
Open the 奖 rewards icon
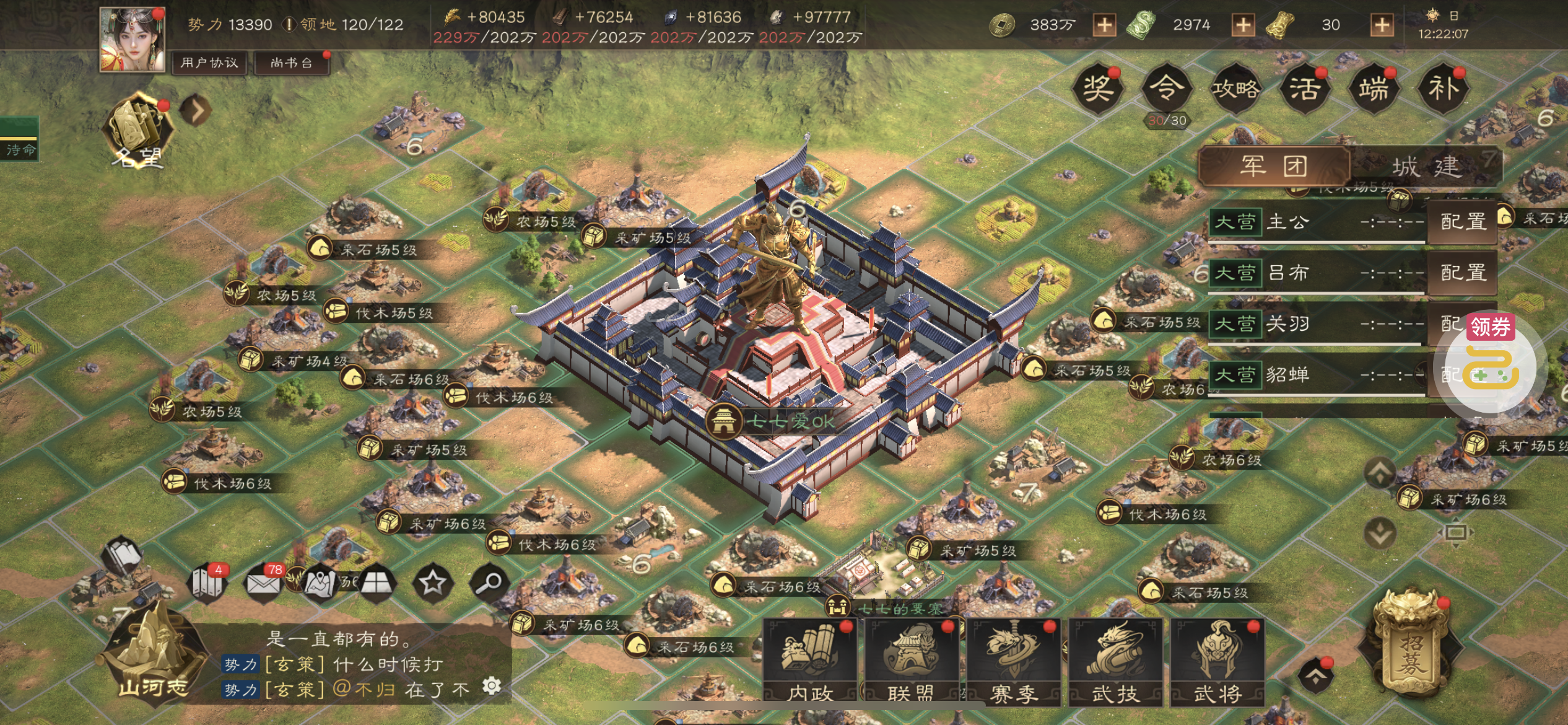click(1097, 89)
